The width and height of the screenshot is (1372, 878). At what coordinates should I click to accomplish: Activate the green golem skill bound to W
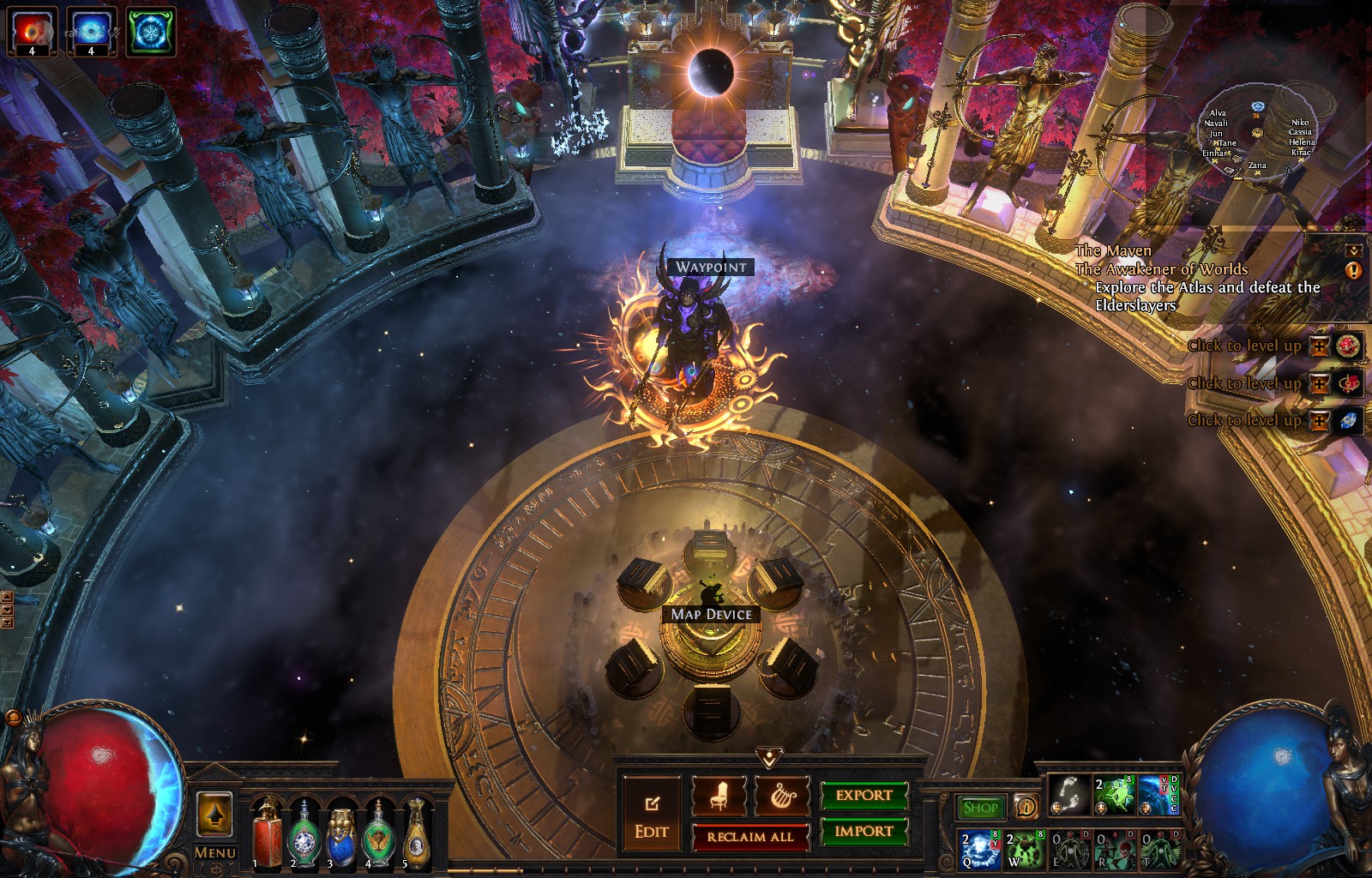1025,849
